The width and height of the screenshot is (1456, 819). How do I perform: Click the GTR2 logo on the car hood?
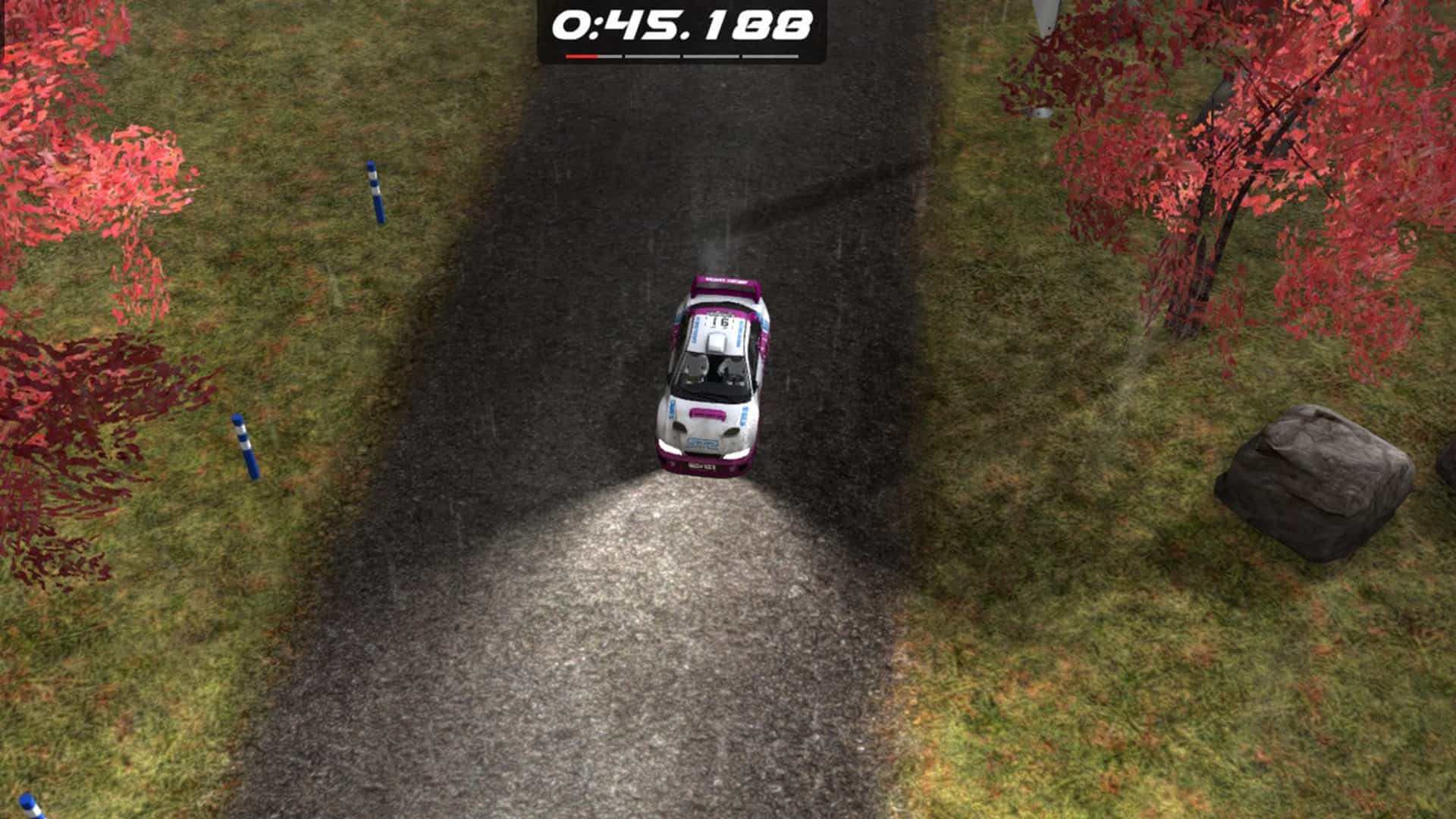point(701,444)
